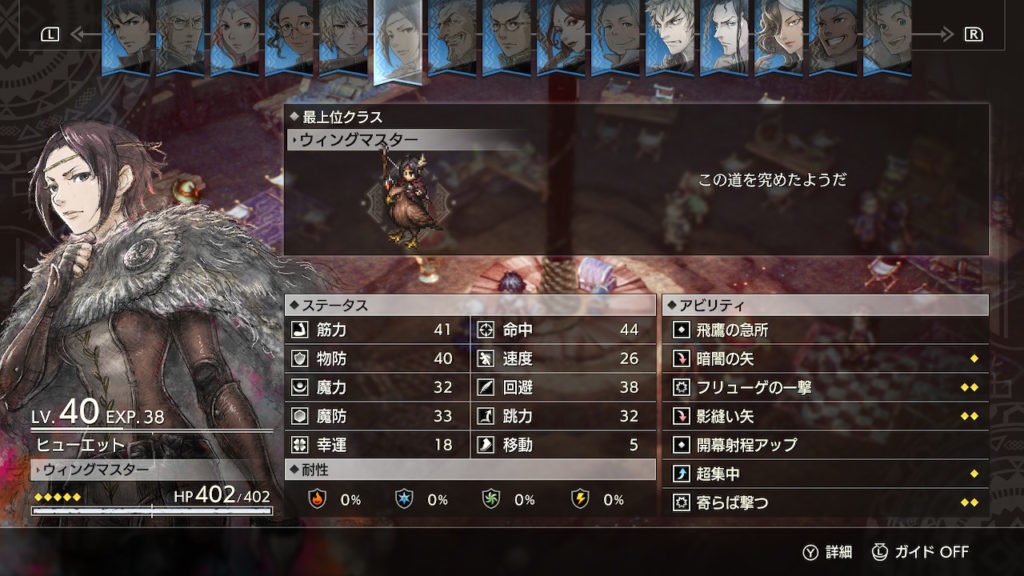Choose the 飛鷹の急所 ability row
Screen dimensions: 1024x576
click(823, 330)
